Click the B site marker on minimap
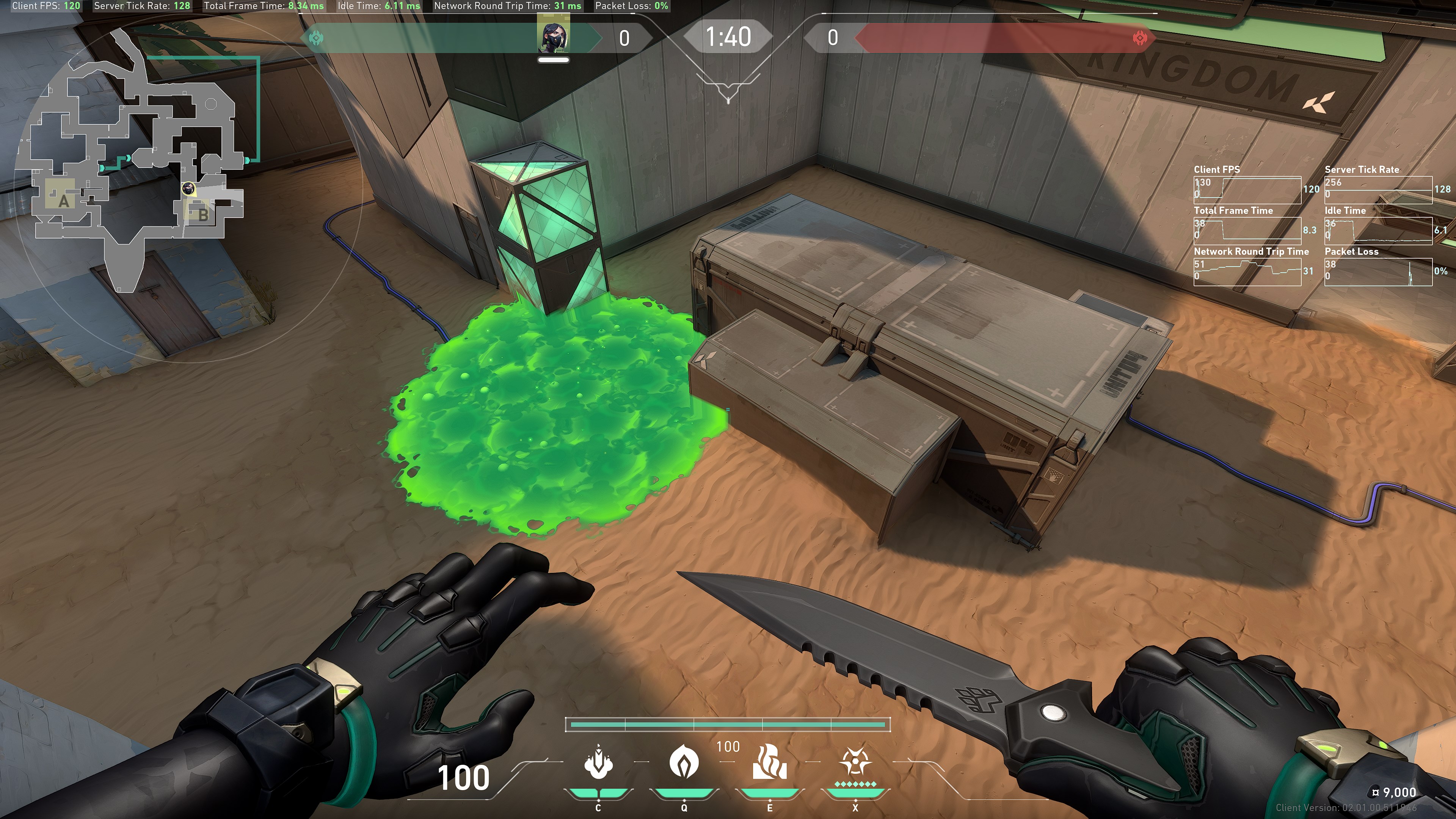The image size is (1456, 819). point(202,215)
